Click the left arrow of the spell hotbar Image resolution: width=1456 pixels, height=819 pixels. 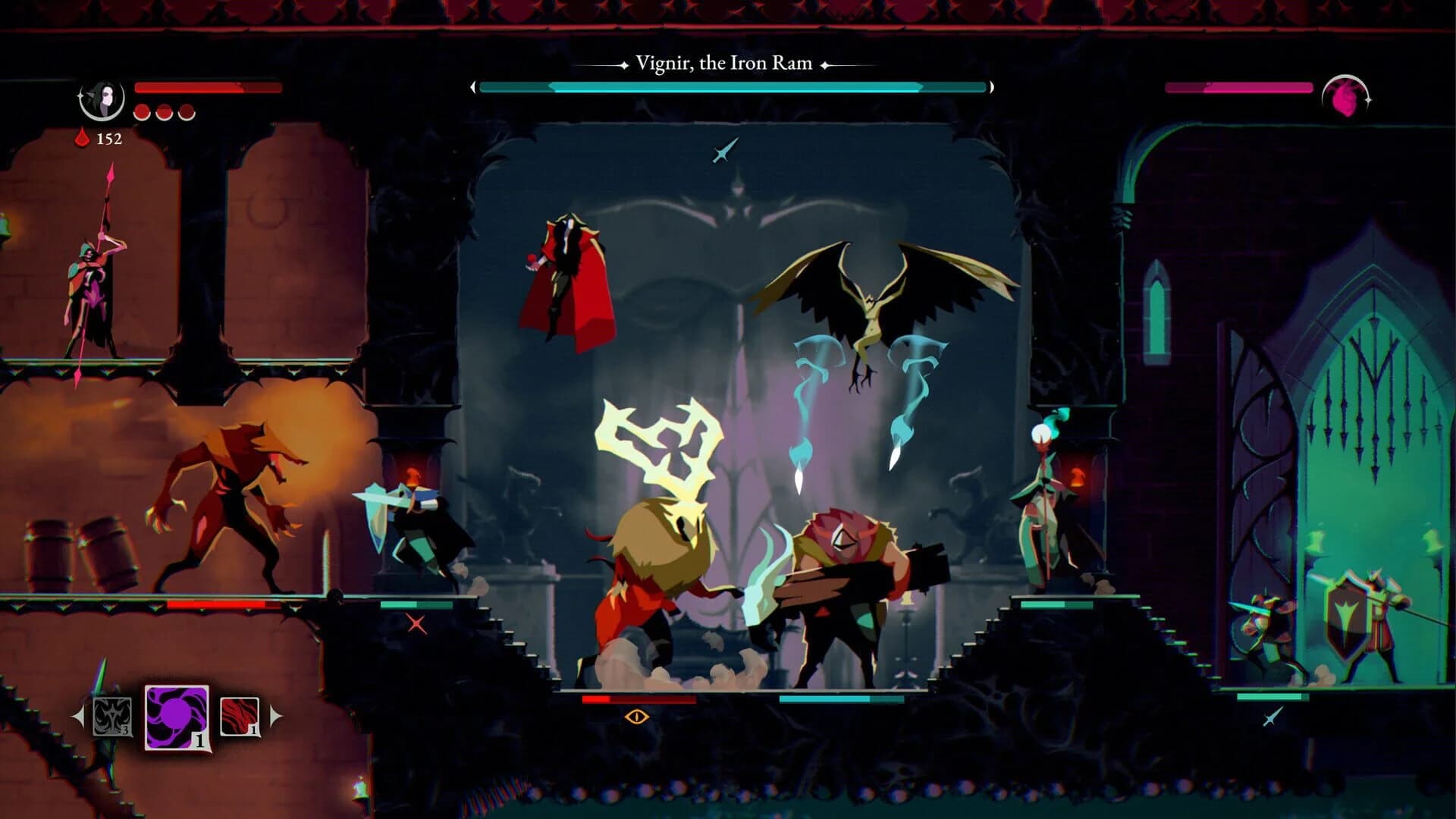pos(78,717)
